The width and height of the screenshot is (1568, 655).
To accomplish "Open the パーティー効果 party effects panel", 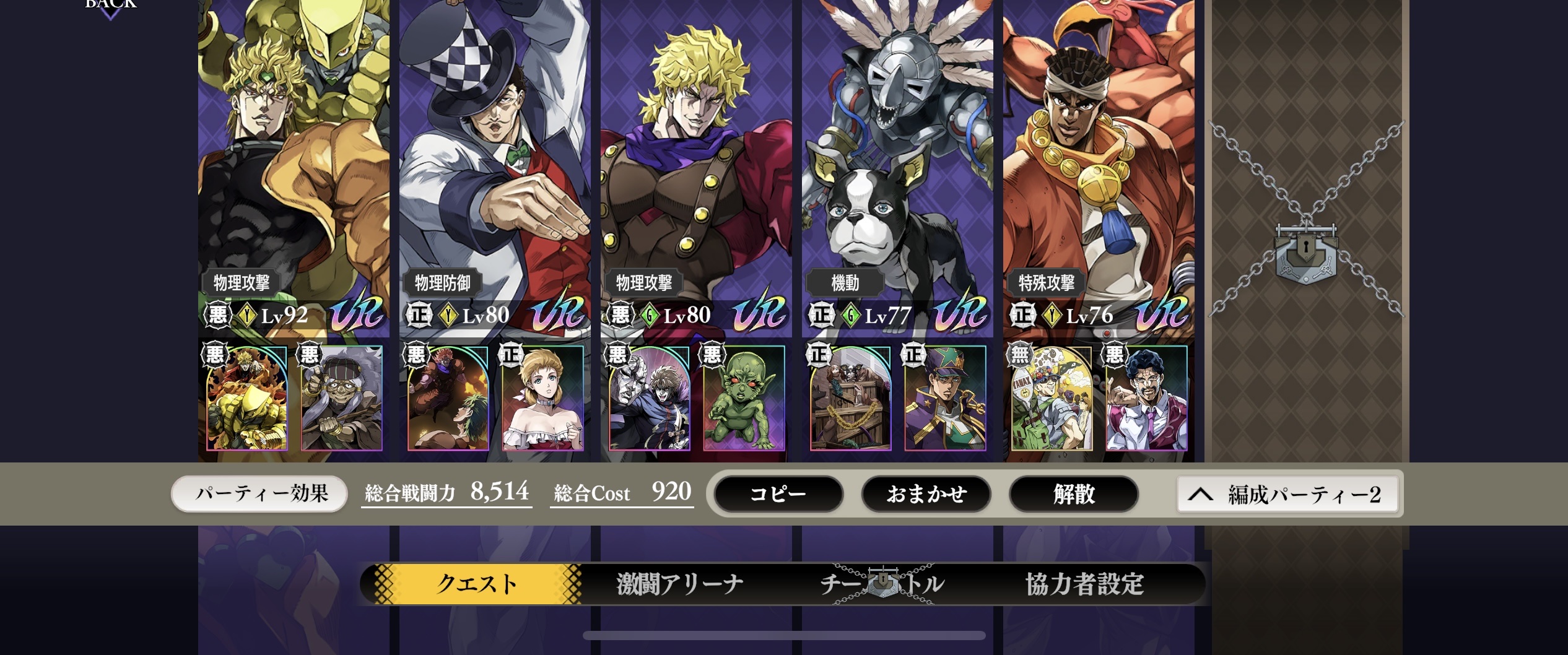I will (x=259, y=494).
